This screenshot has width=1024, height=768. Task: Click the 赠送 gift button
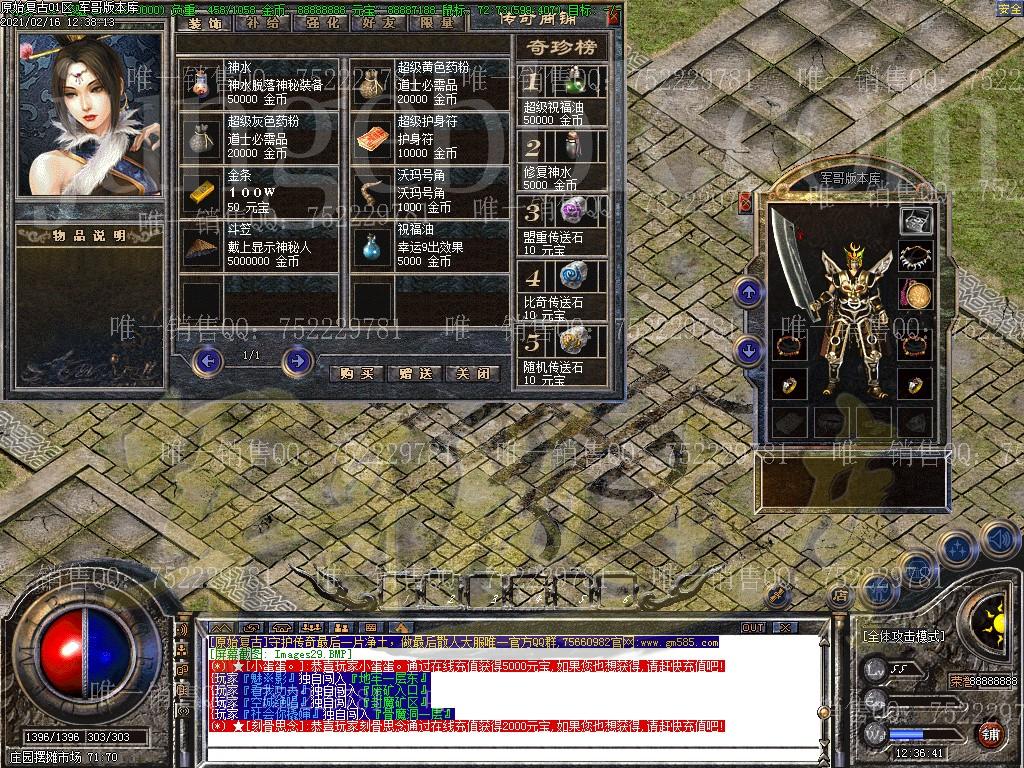coord(414,373)
